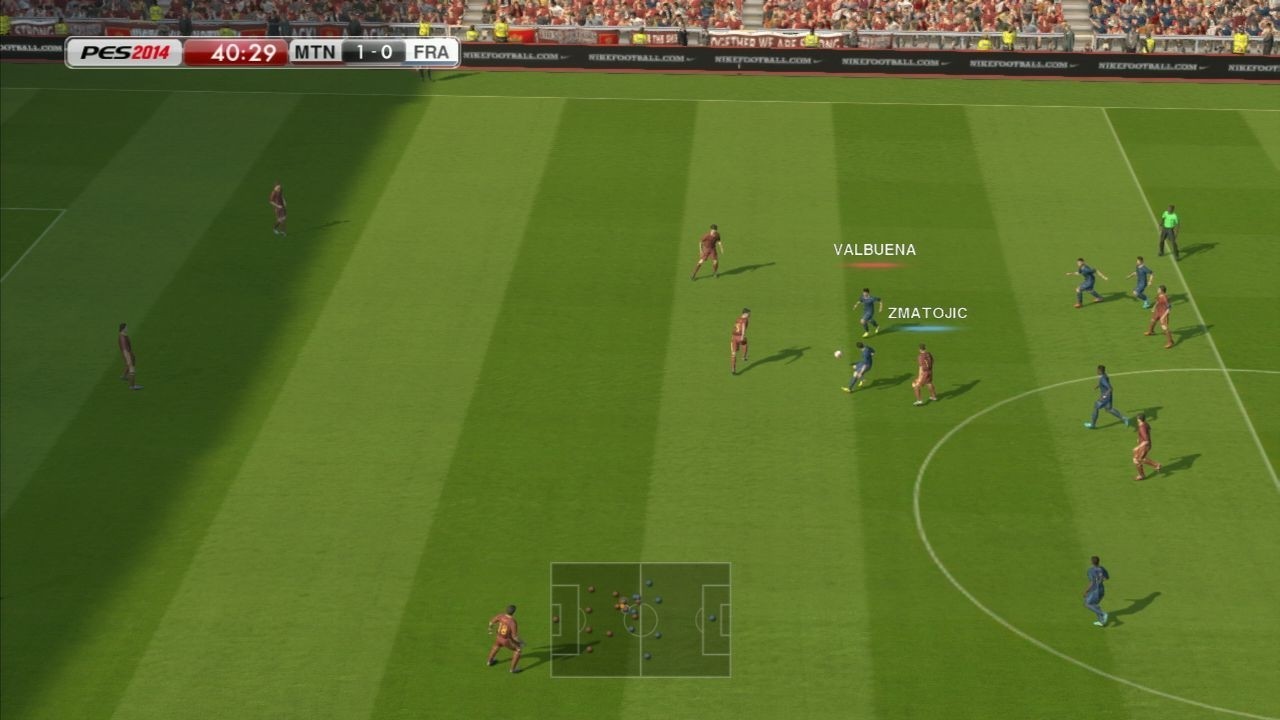Select the maroon player standing on the left wing
This screenshot has height=720, width=1280.
125,350
